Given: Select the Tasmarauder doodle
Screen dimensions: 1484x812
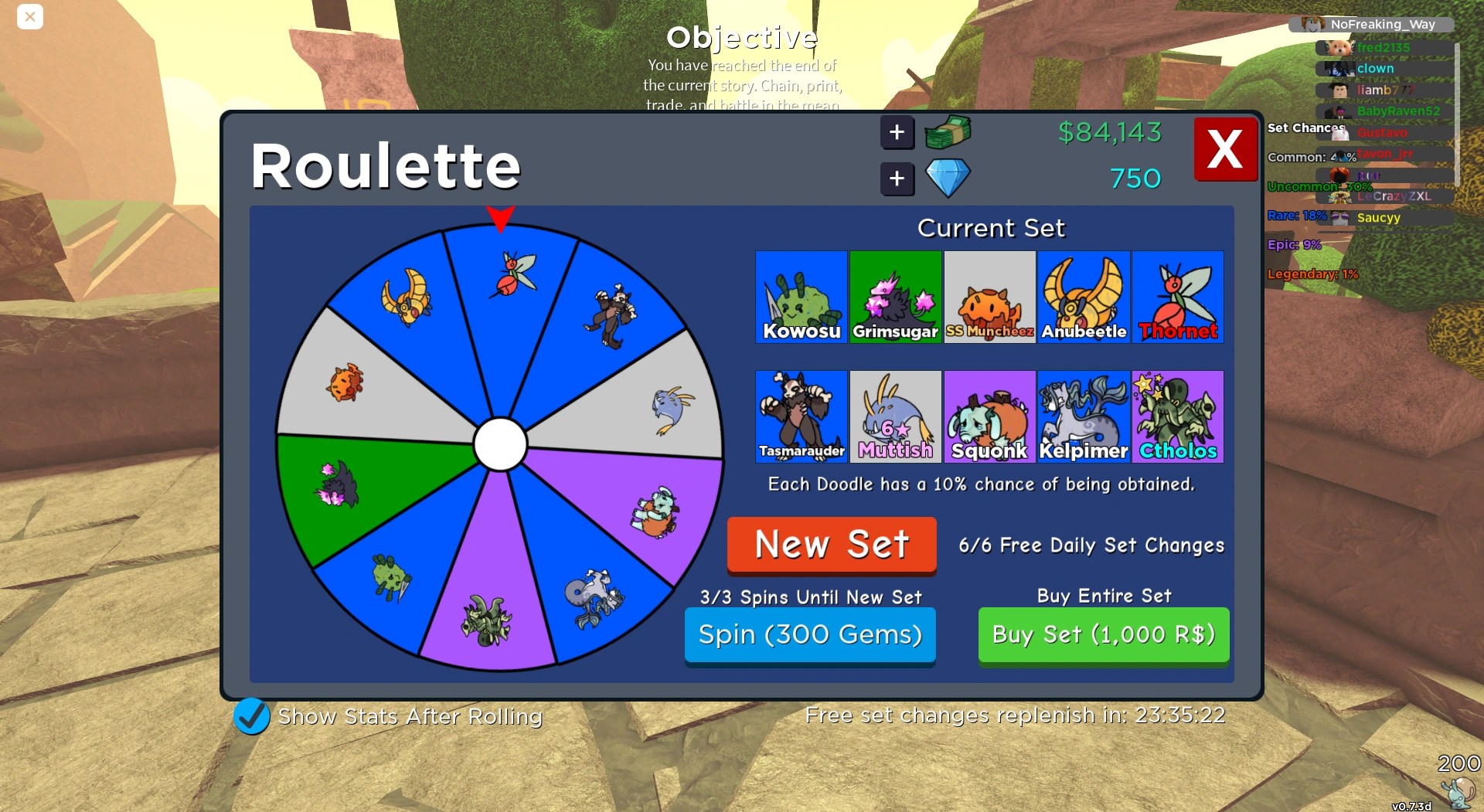Looking at the screenshot, I should pyautogui.click(x=801, y=416).
